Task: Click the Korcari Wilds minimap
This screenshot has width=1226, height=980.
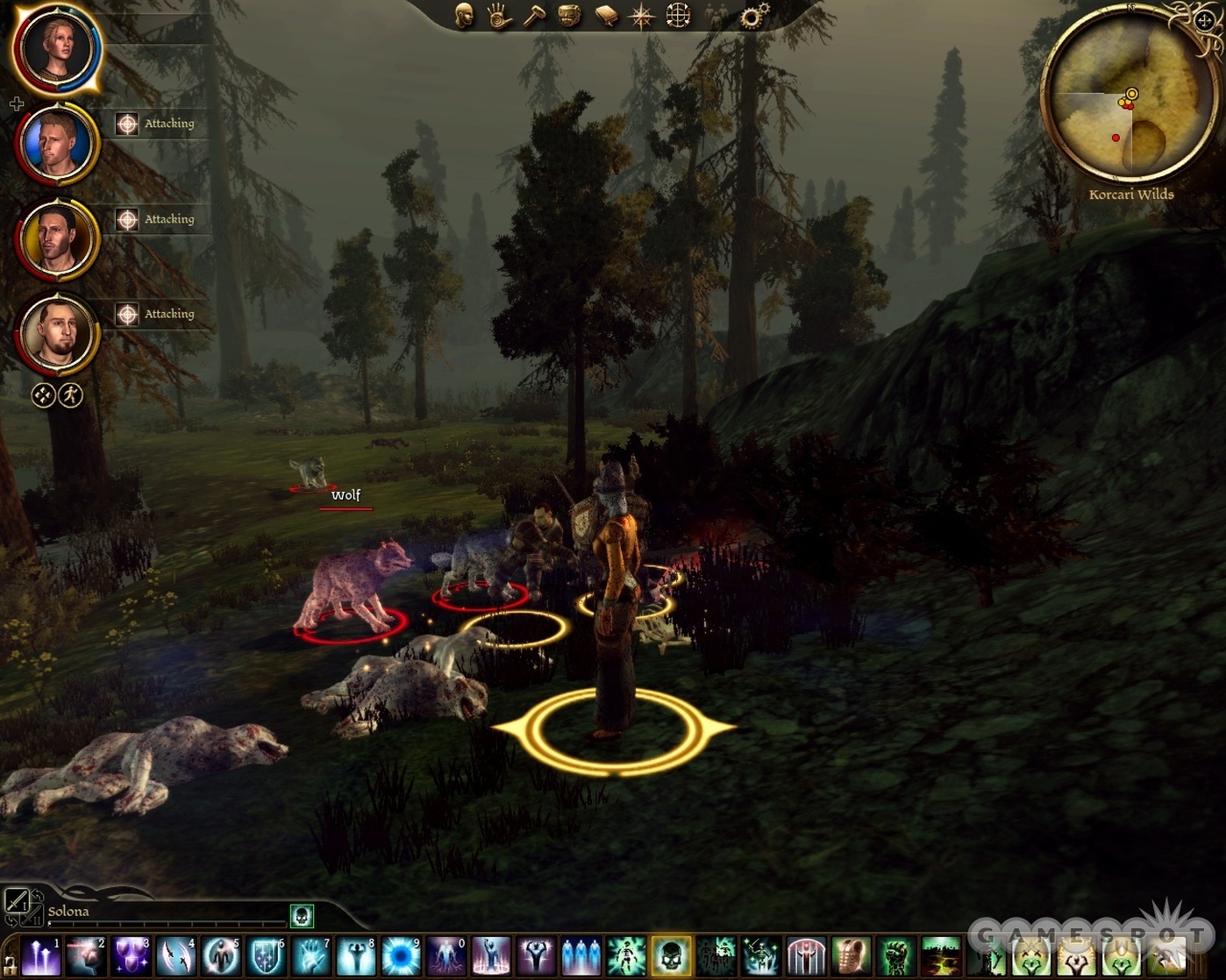Action: (1129, 96)
